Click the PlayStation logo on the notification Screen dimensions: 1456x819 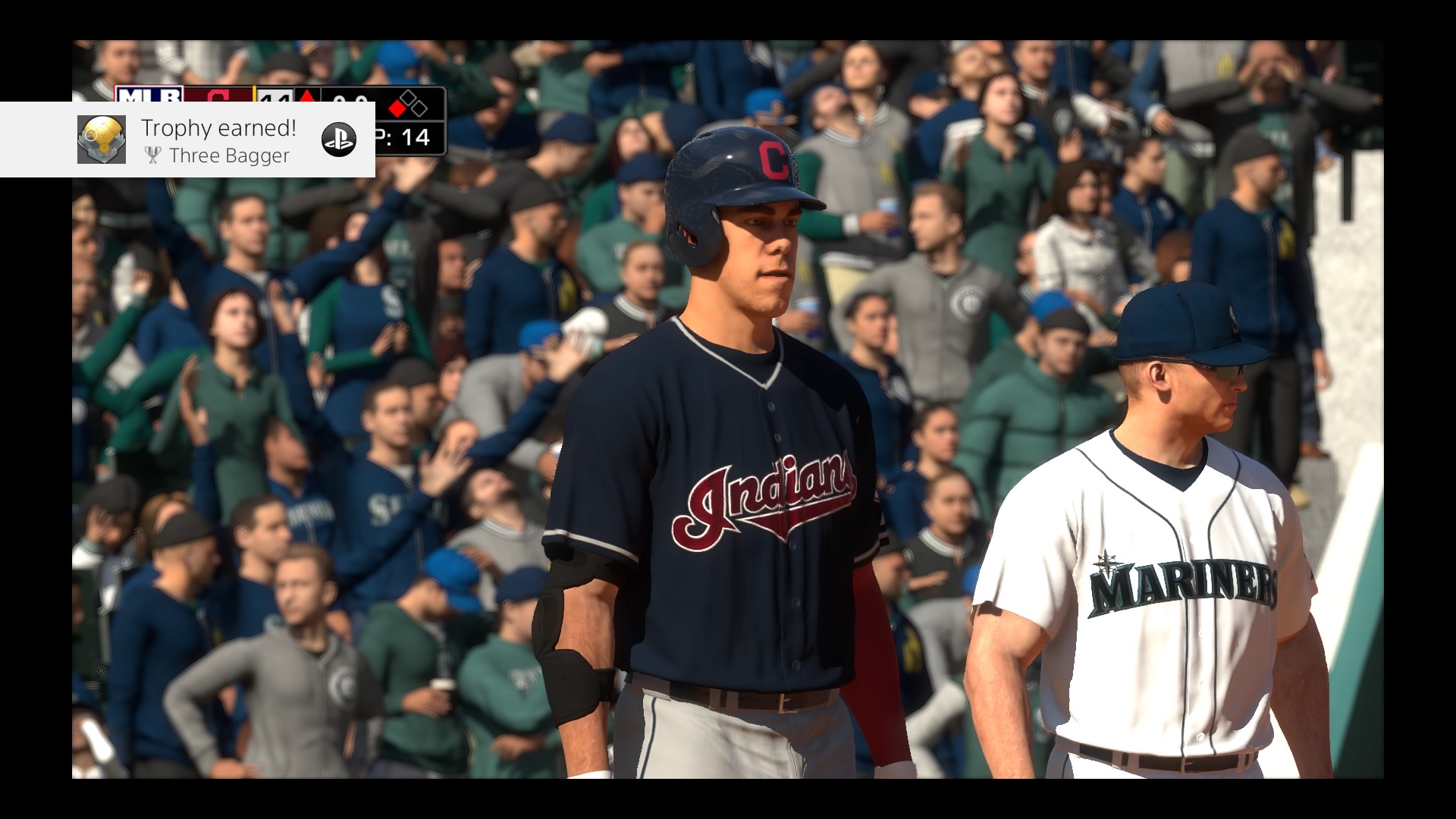tap(339, 140)
